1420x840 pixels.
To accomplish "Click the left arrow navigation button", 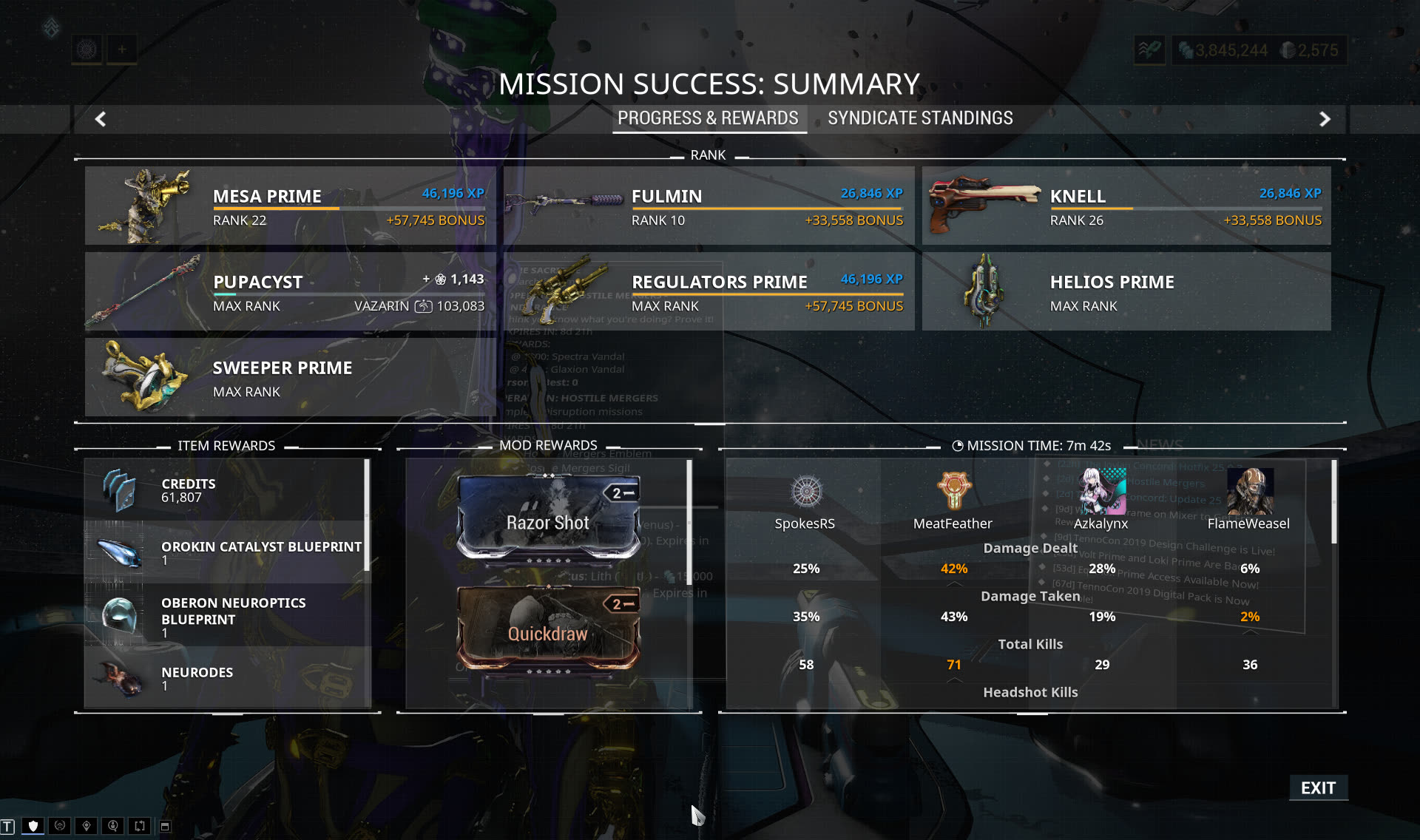I will coord(101,119).
